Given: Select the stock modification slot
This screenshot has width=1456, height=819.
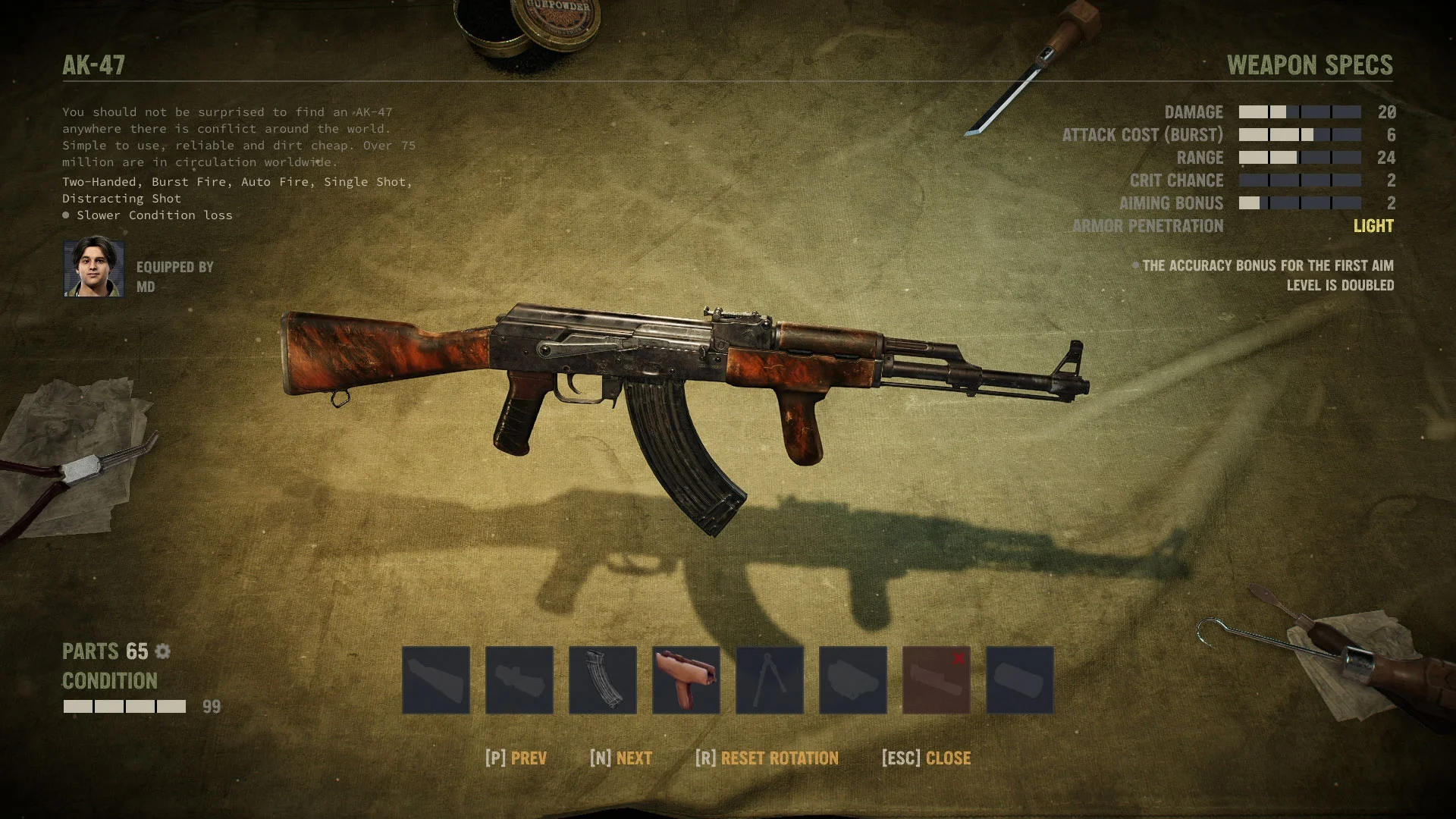Looking at the screenshot, I should 436,679.
